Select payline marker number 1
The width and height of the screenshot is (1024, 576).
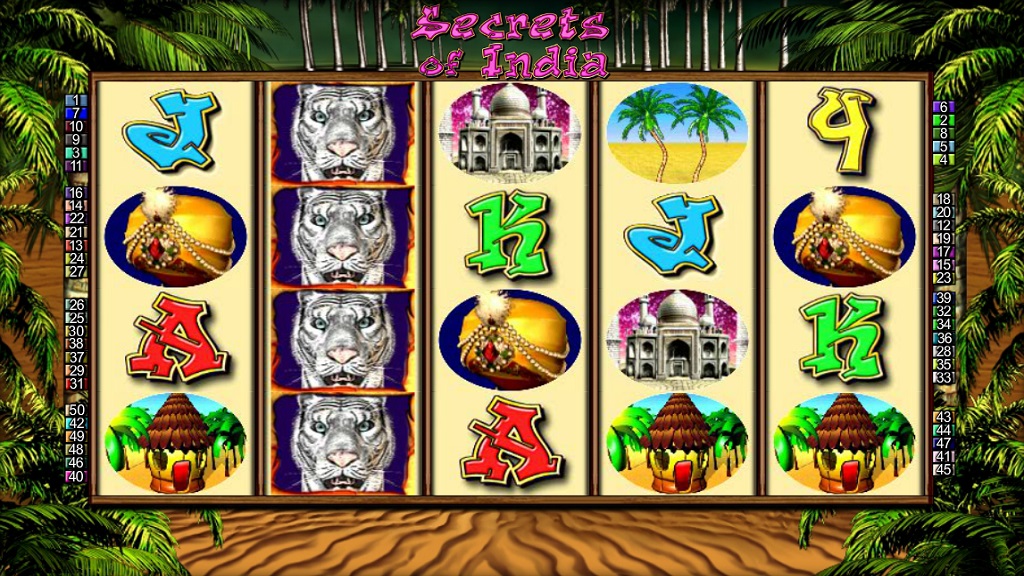[76, 101]
